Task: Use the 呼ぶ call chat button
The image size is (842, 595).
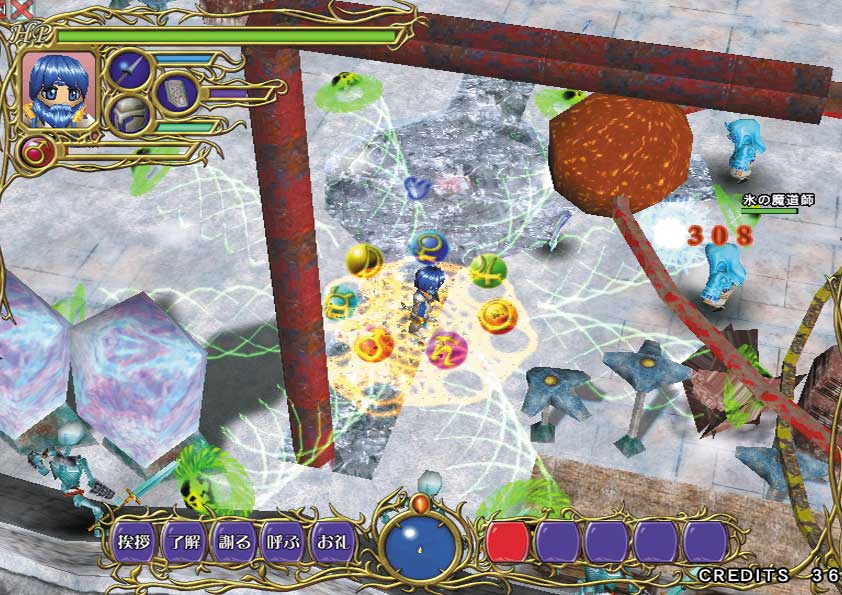Action: tap(284, 542)
